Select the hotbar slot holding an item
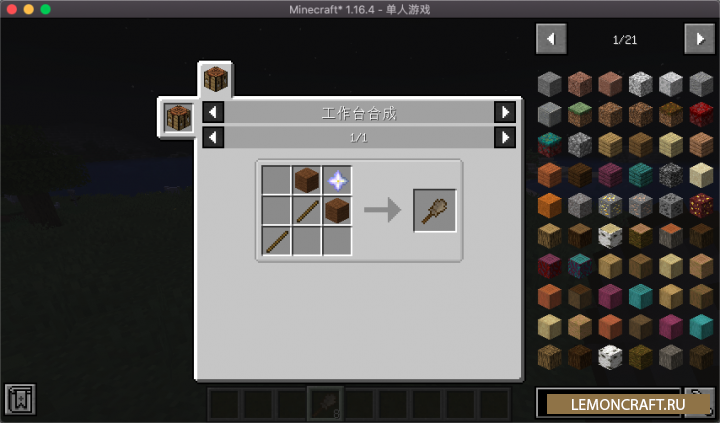The width and height of the screenshot is (720, 423). [x=325, y=403]
